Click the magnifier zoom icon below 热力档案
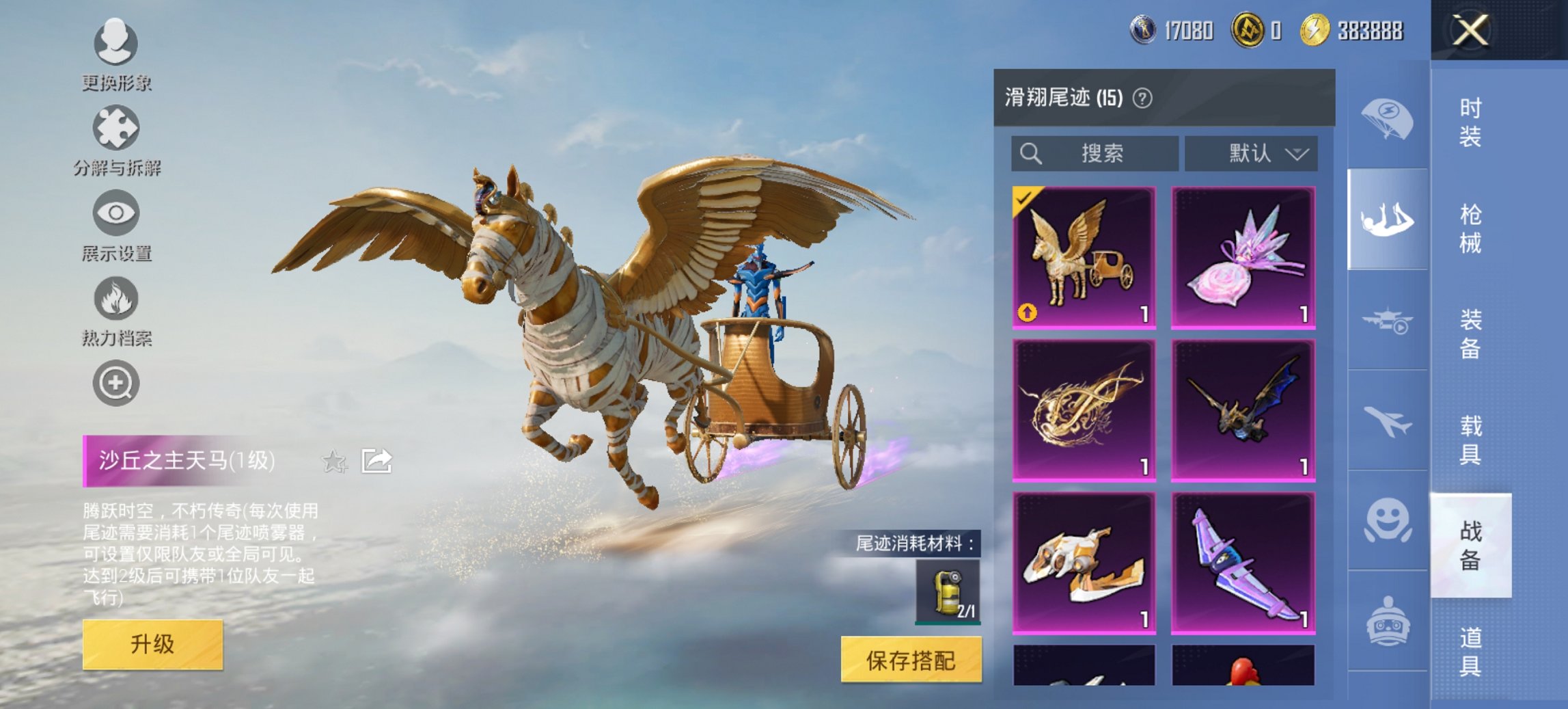1568x709 pixels. (x=115, y=382)
